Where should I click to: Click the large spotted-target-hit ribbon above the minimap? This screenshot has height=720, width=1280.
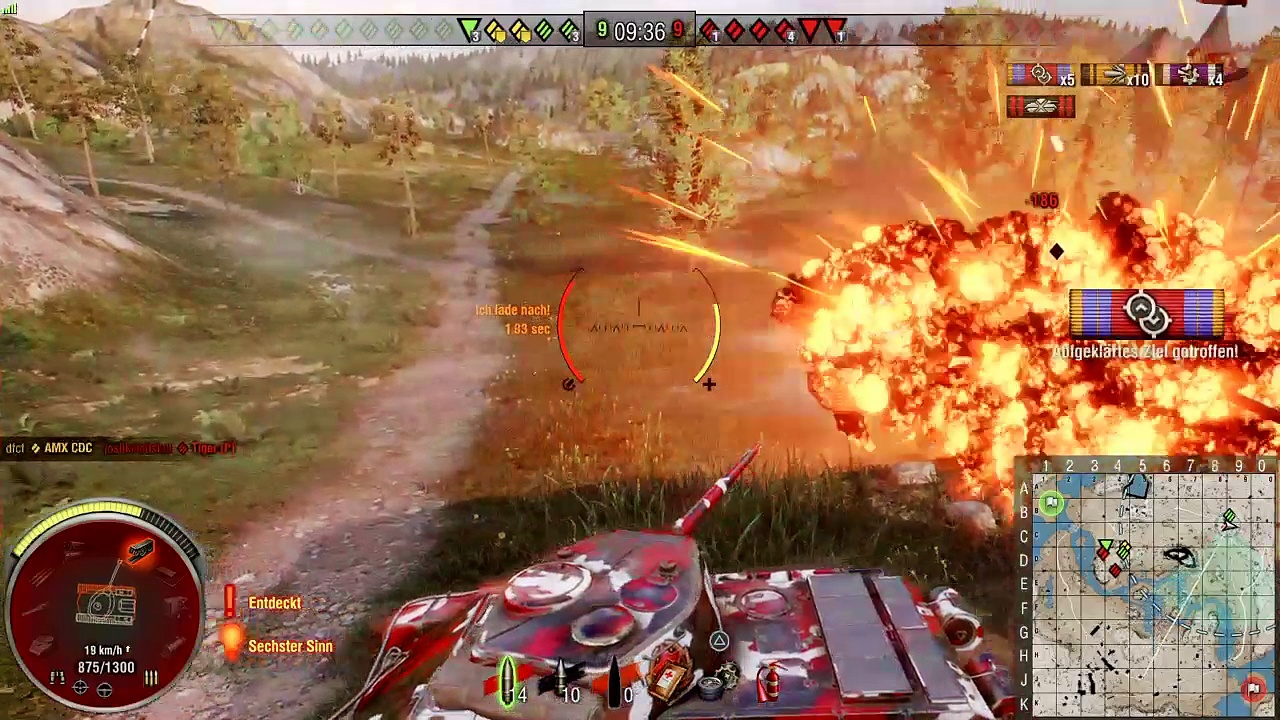point(1146,314)
